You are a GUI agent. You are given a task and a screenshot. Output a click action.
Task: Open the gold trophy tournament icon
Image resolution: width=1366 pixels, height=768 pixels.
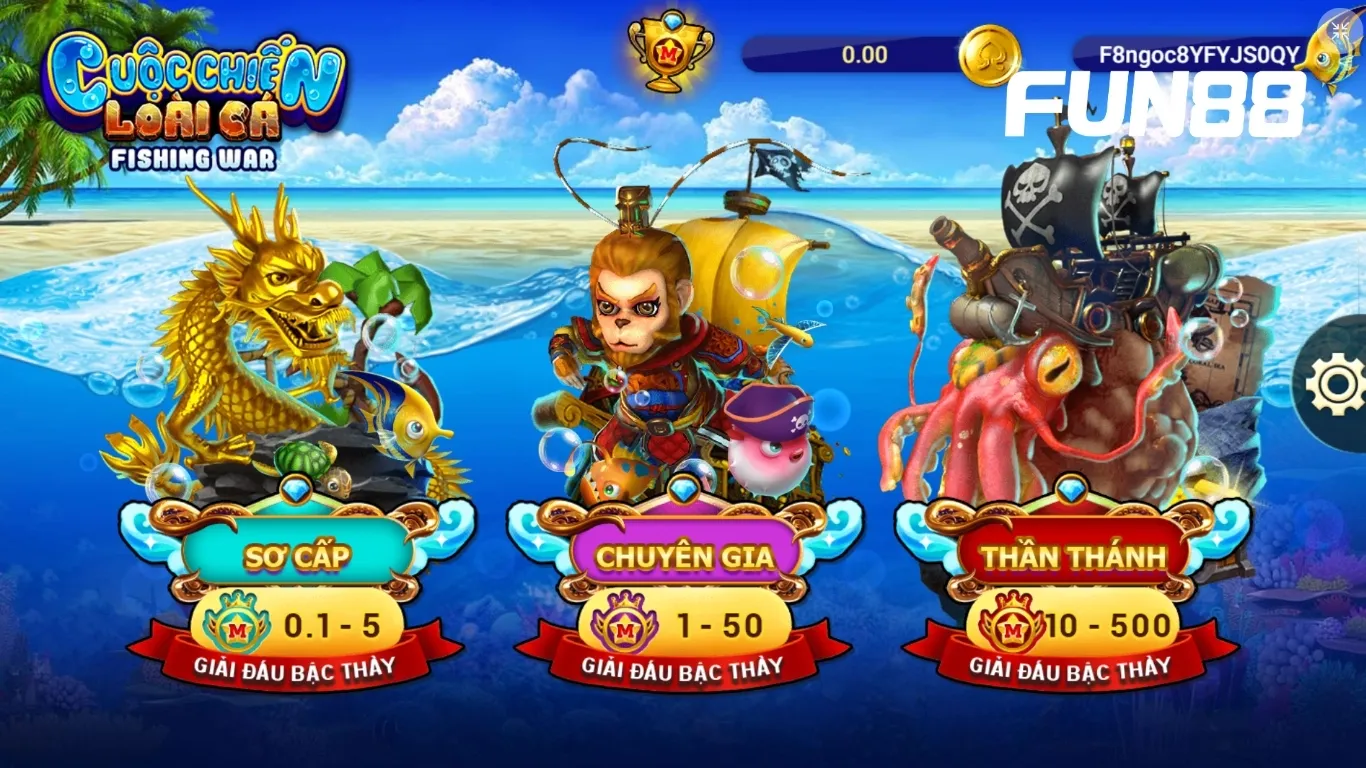[670, 50]
